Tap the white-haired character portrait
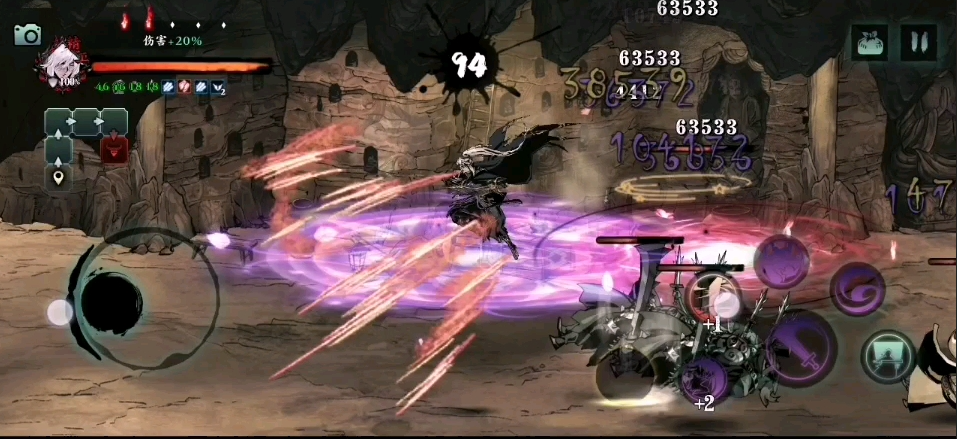The width and height of the screenshot is (957, 439). pyautogui.click(x=58, y=67)
